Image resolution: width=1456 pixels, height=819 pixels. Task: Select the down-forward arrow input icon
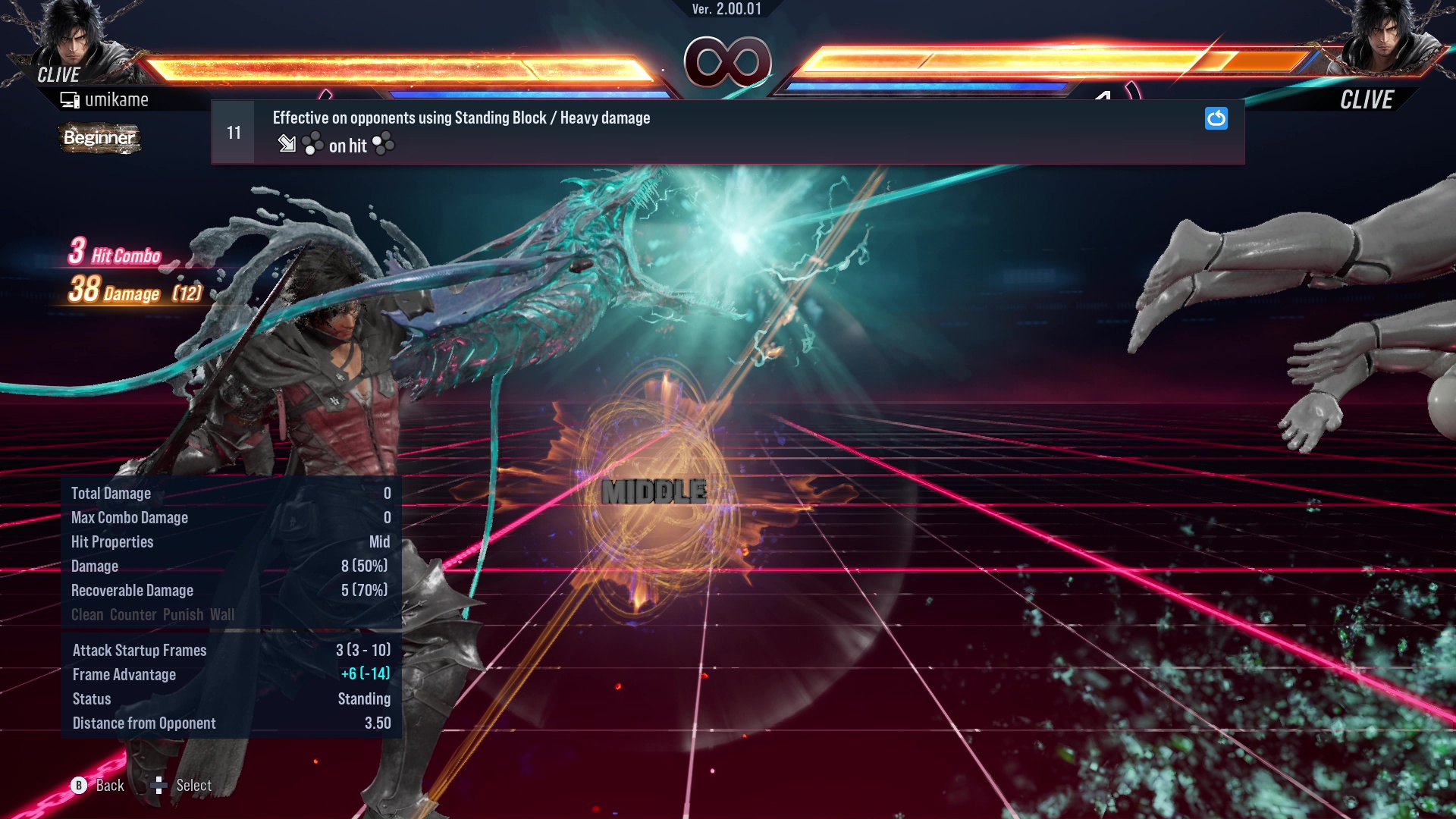[287, 145]
